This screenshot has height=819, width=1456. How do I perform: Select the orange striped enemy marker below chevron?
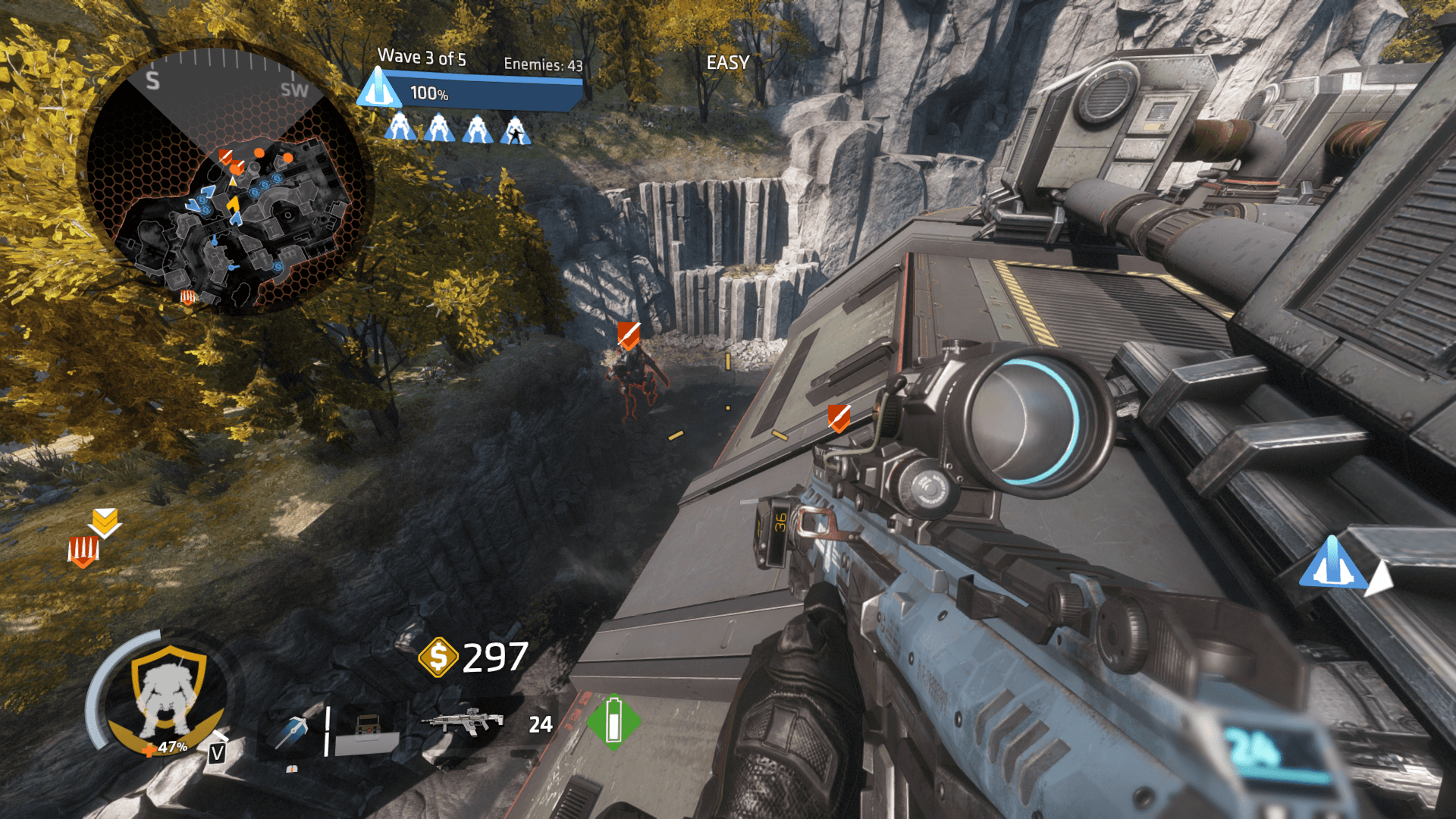[x=83, y=550]
